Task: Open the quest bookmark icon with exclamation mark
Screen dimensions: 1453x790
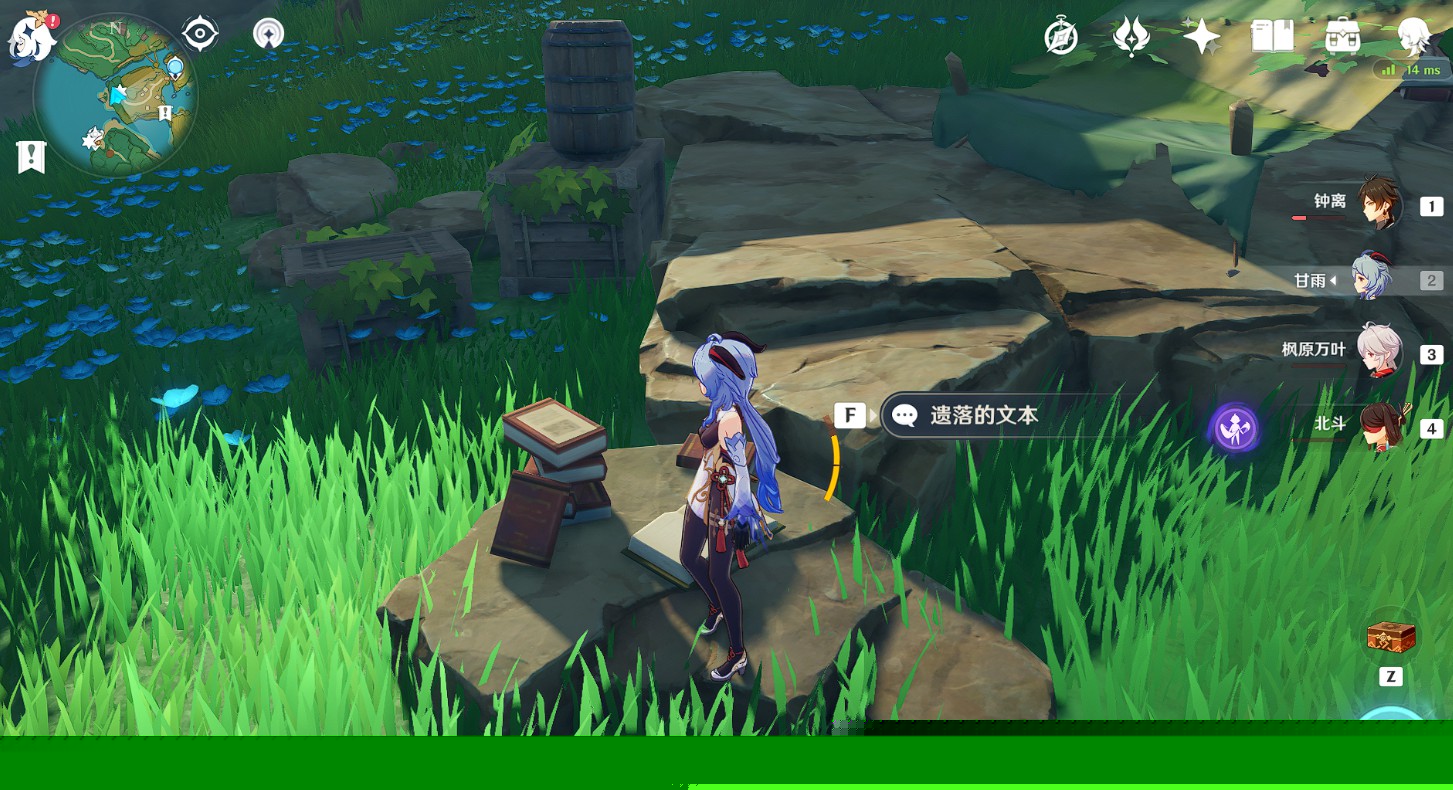Action: (x=31, y=157)
